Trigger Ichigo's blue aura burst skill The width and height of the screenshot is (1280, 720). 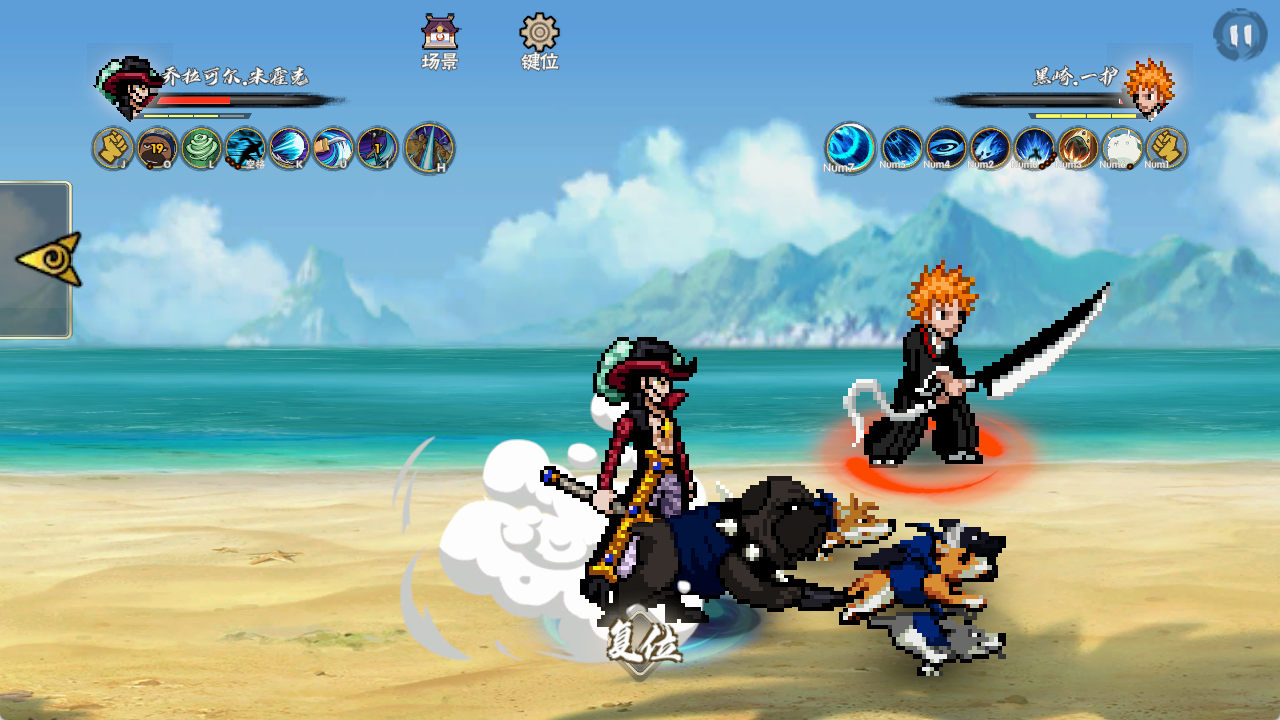pos(1034,148)
